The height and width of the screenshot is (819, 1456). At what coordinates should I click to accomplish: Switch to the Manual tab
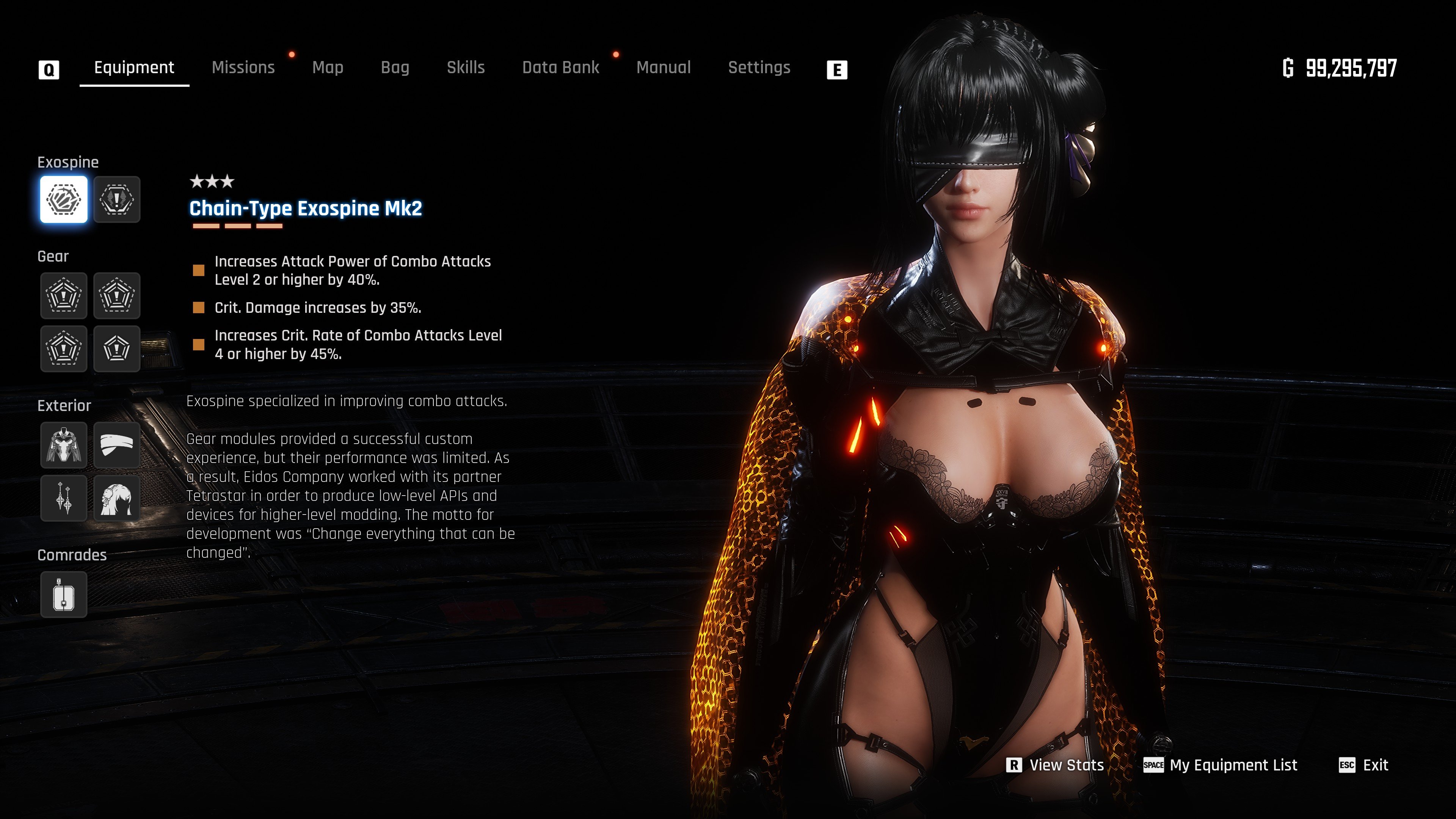point(664,68)
